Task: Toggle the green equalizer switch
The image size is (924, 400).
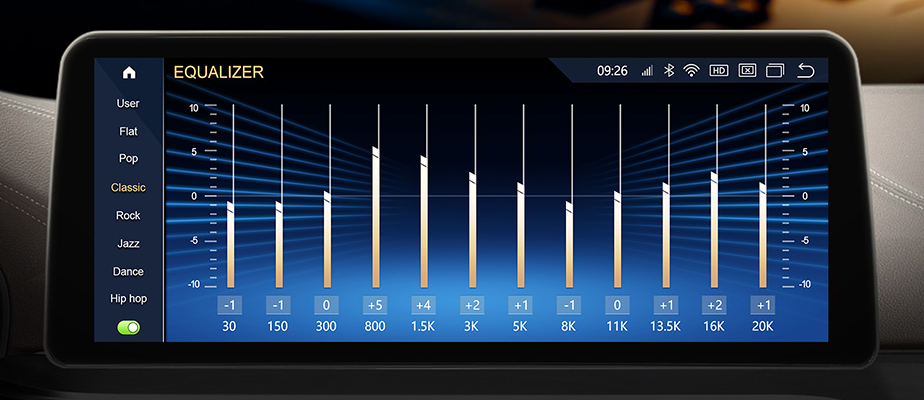Action: coord(128,327)
